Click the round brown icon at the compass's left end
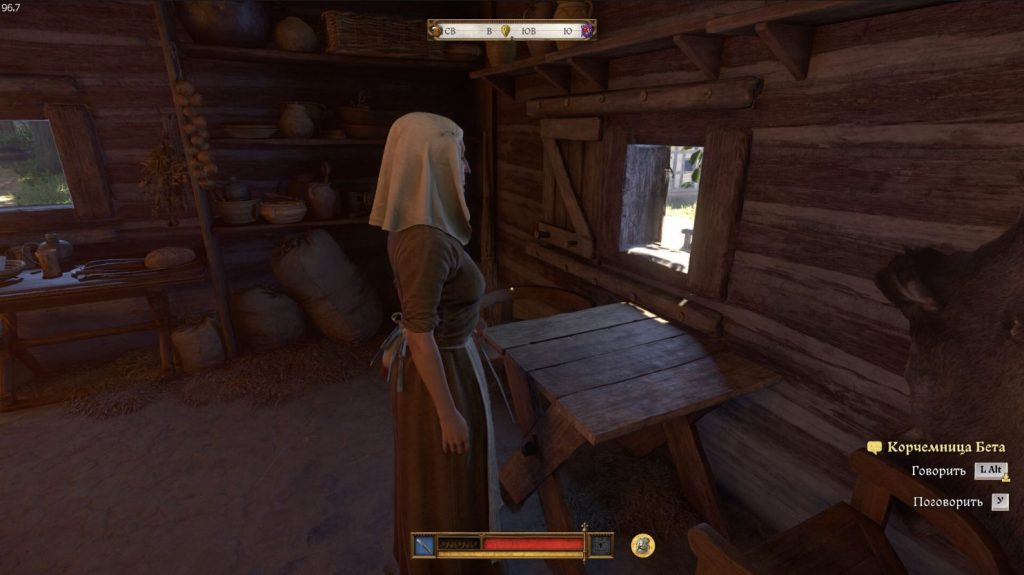1024x575 pixels. [435, 31]
